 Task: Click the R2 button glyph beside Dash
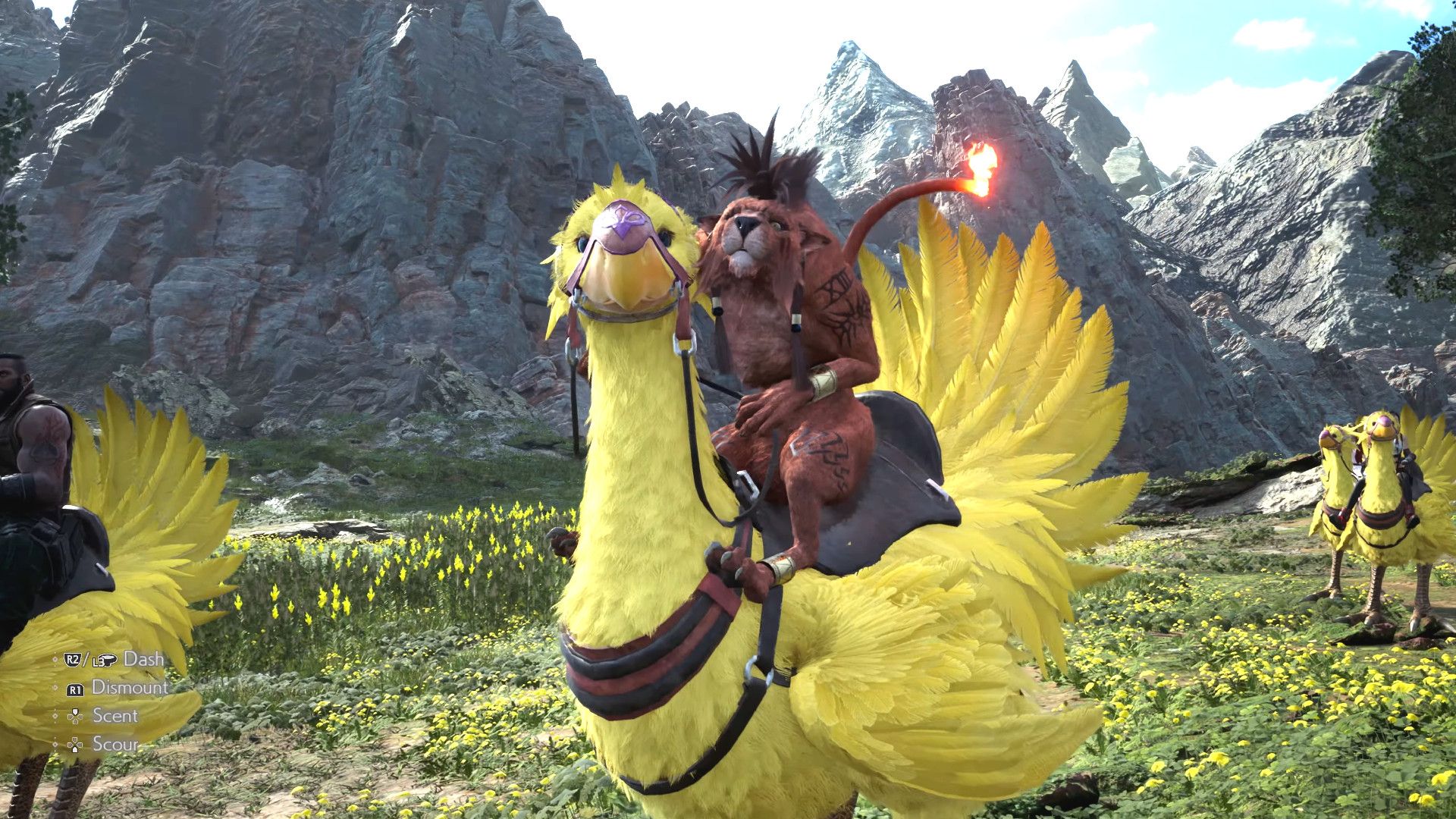point(72,659)
